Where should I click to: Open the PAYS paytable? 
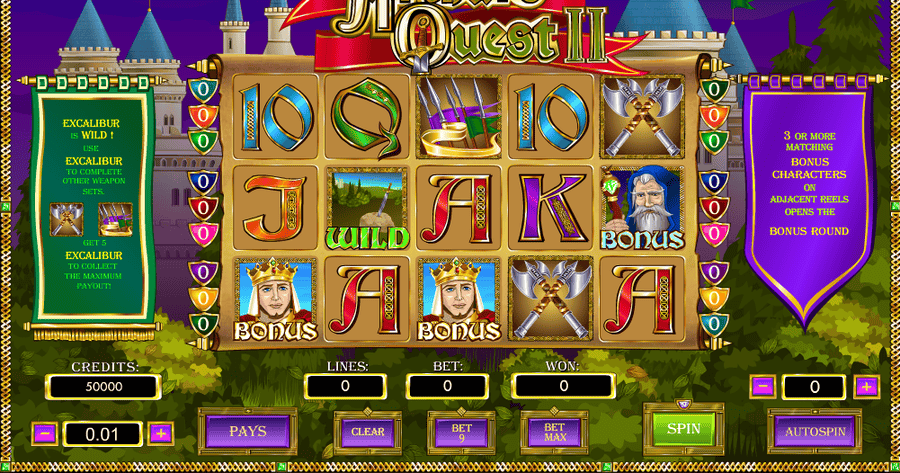pos(247,431)
